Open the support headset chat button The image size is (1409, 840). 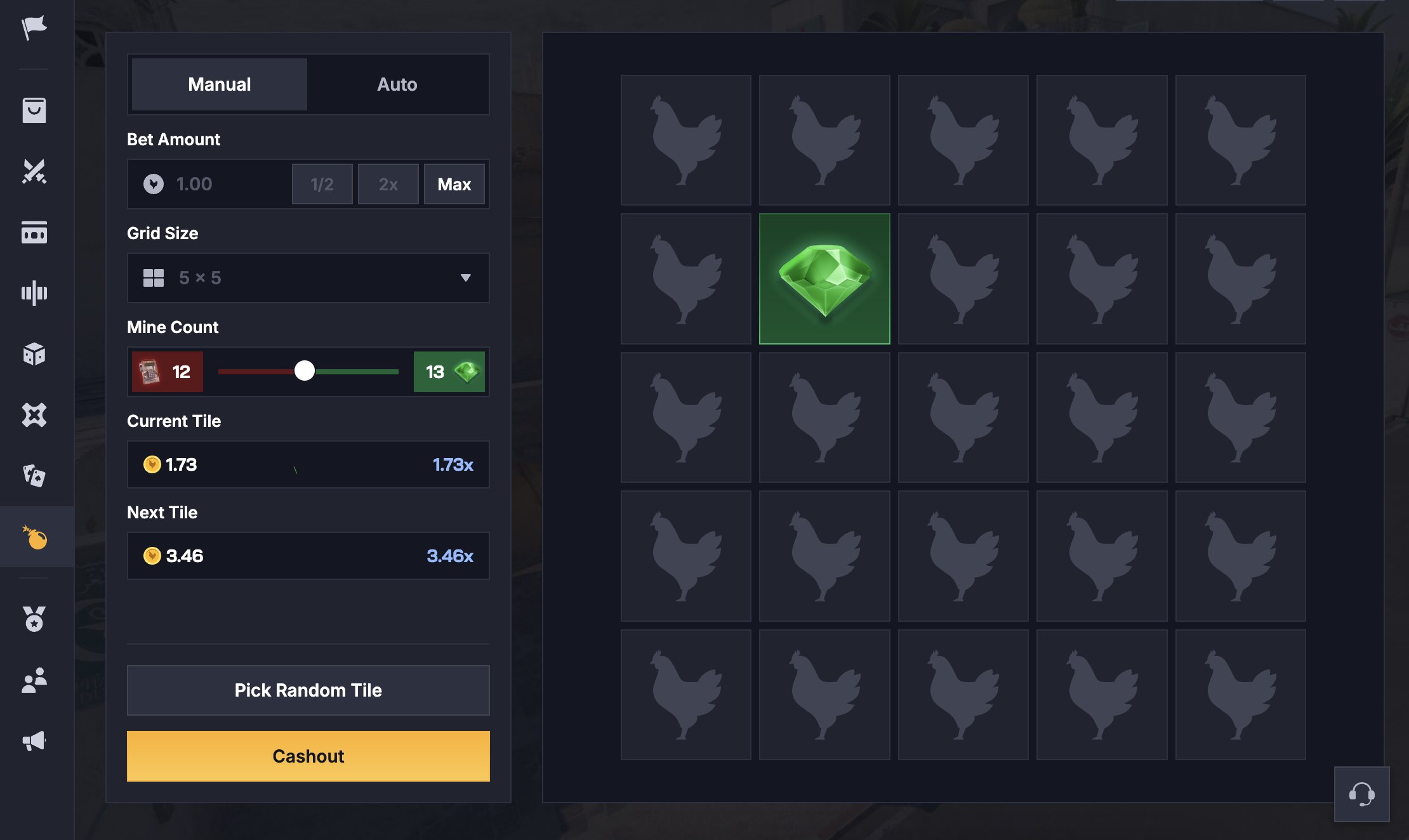[x=1361, y=794]
